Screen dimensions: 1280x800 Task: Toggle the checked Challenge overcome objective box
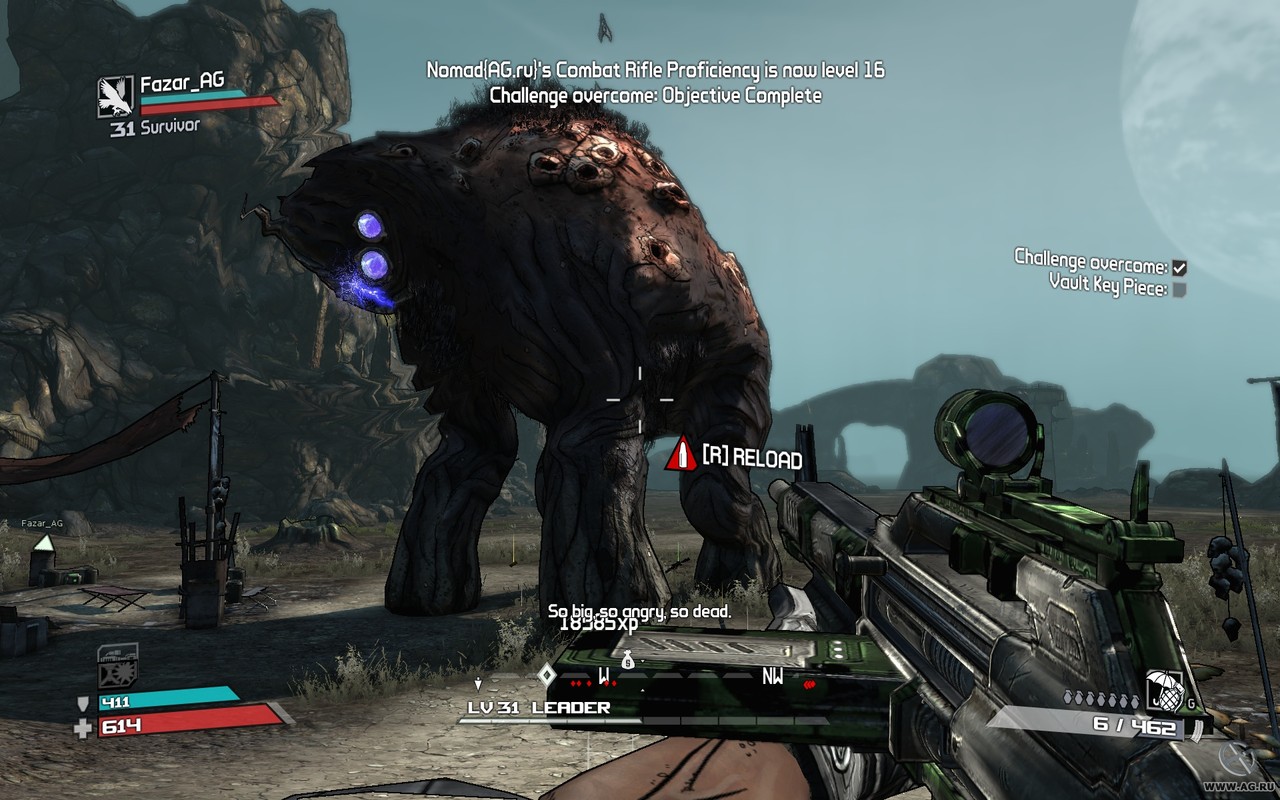click(x=1180, y=267)
